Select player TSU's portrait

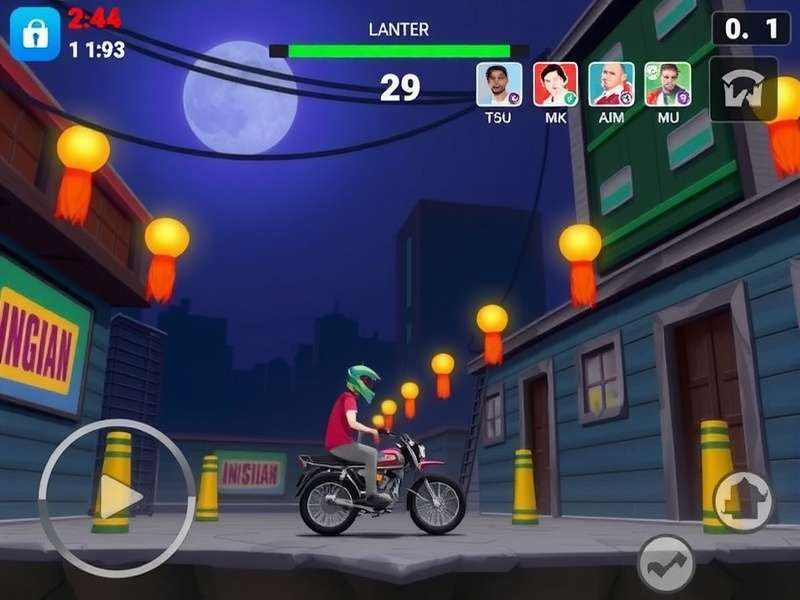tap(498, 84)
